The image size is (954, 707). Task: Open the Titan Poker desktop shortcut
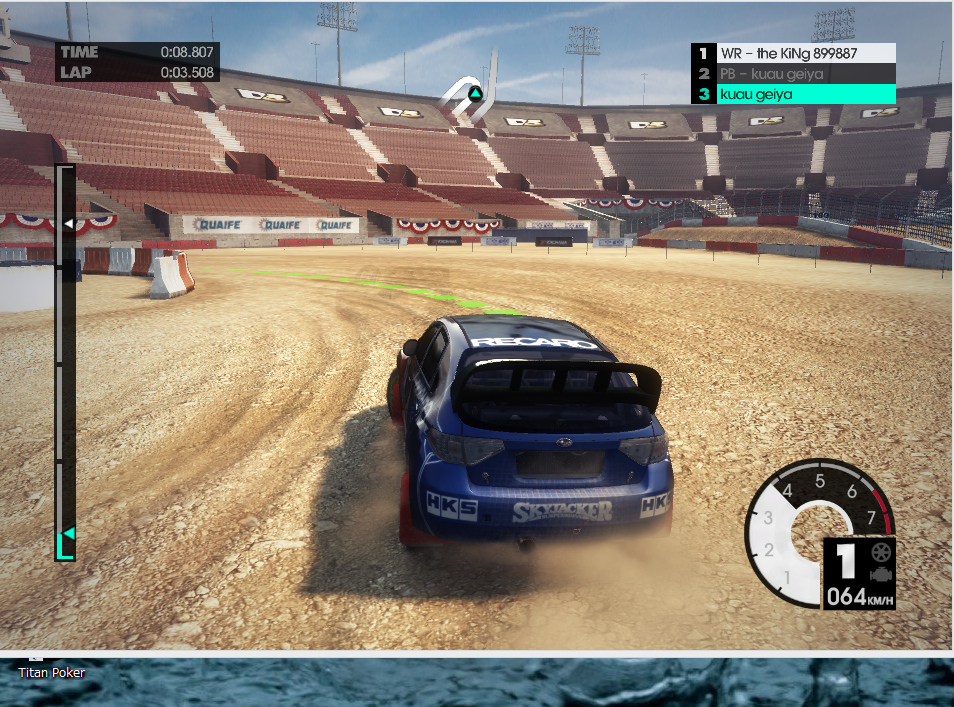[51, 671]
